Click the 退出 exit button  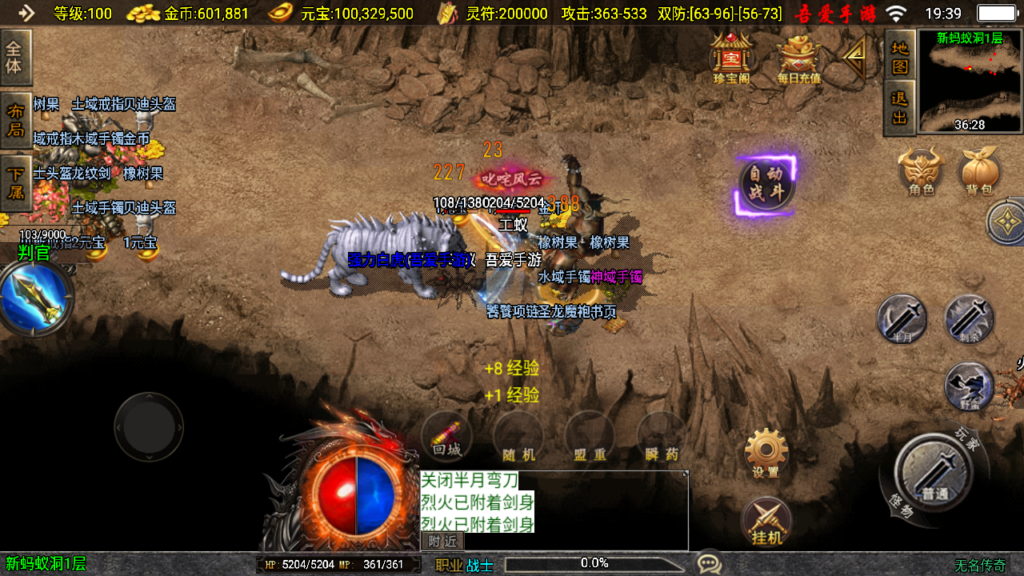pyautogui.click(x=900, y=108)
